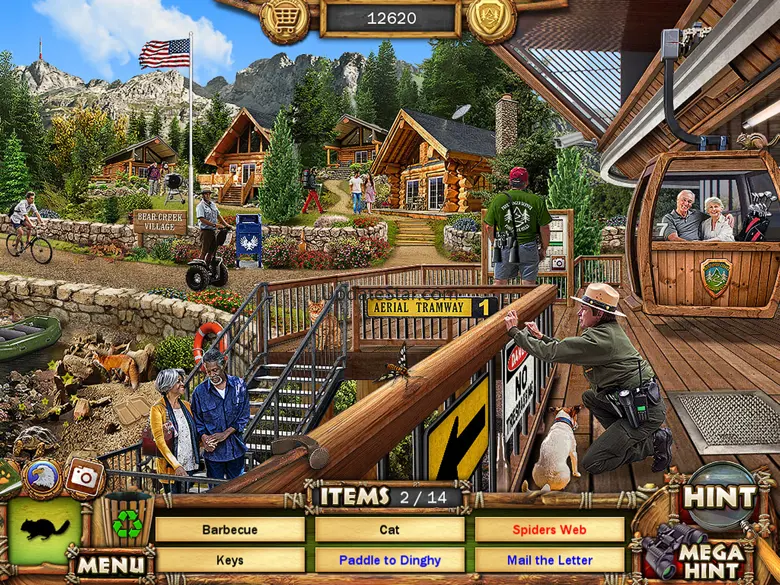
Task: Click the bald eagle medallion icon
Action: (42, 477)
